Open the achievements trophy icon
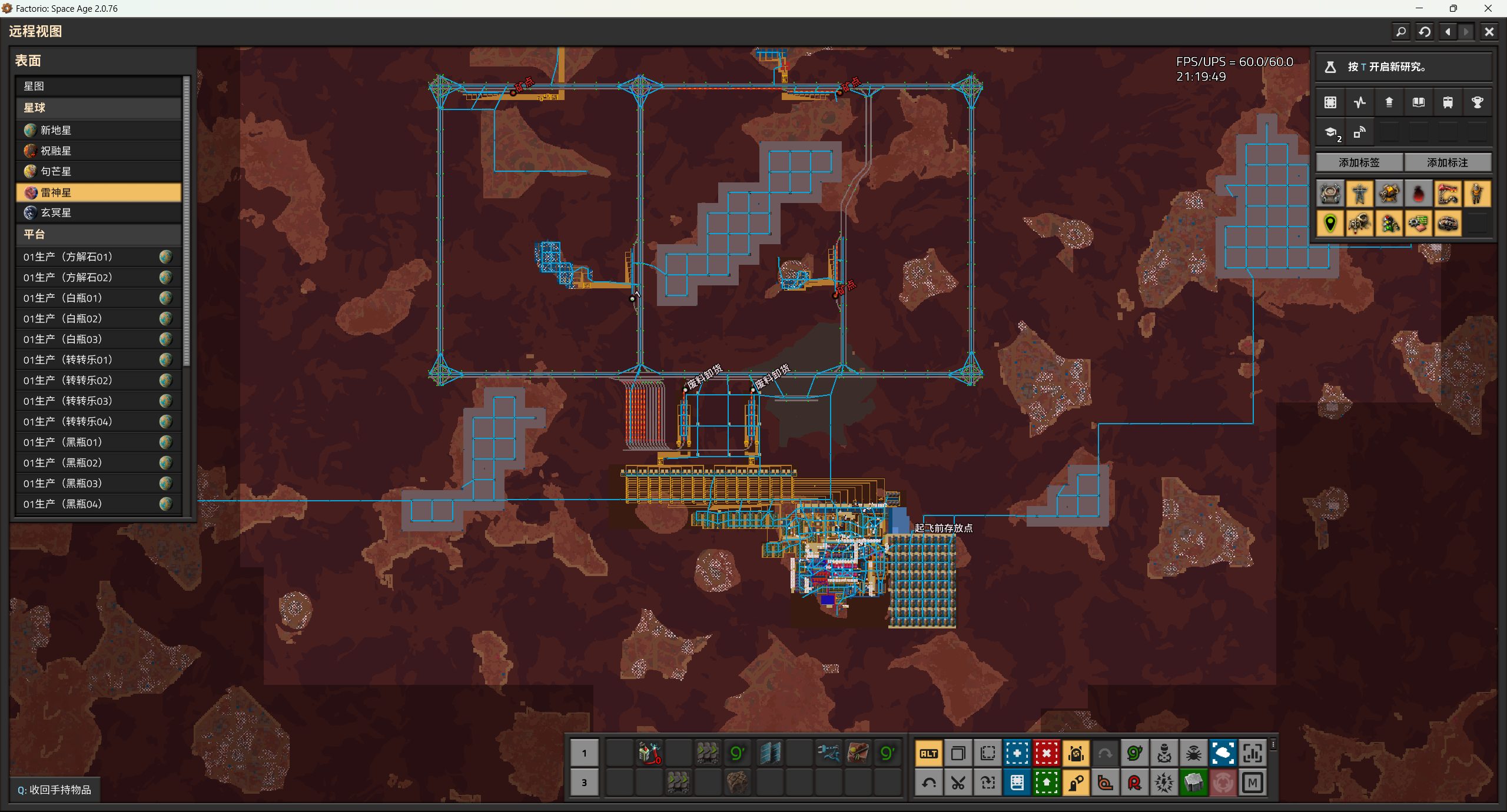The width and height of the screenshot is (1507, 812). pos(1477,102)
